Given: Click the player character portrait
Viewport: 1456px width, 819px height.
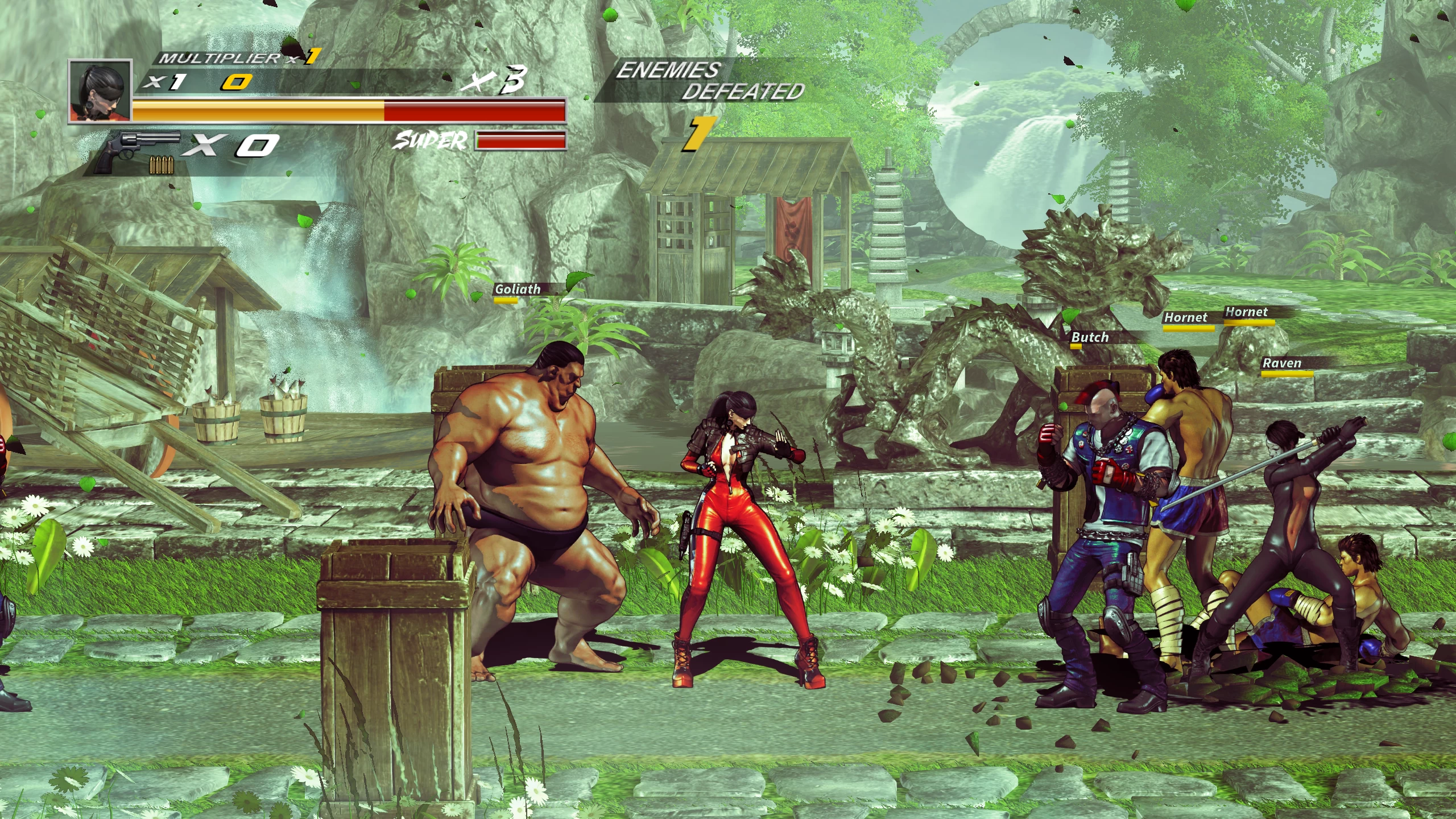Looking at the screenshot, I should pyautogui.click(x=100, y=91).
